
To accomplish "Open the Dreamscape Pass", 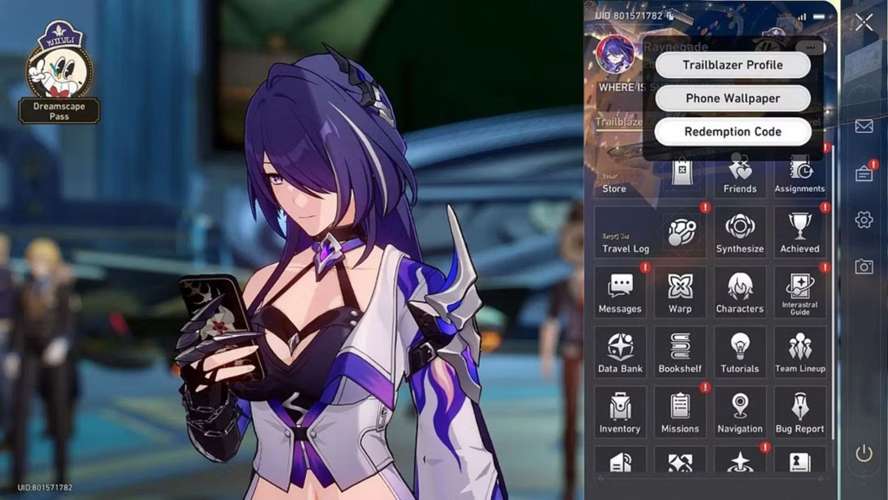I will tap(59, 78).
